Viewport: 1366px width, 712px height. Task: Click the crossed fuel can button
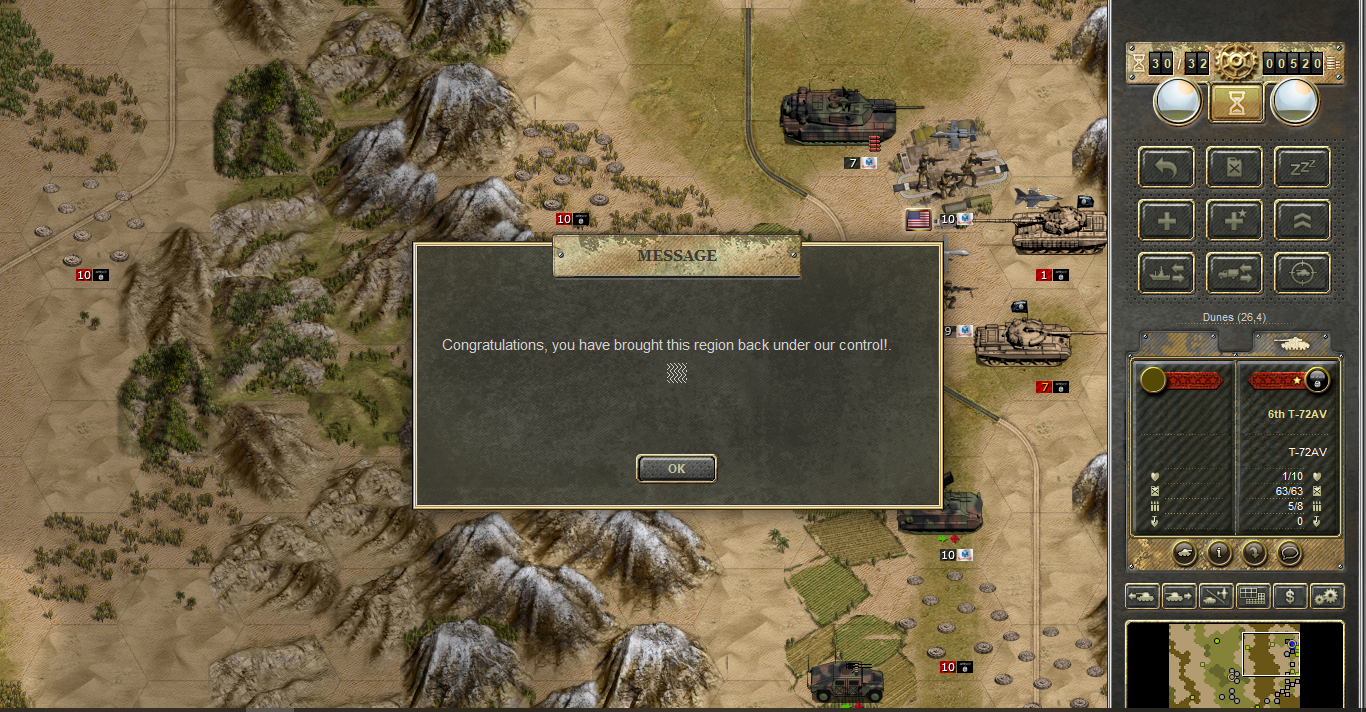(x=1234, y=168)
